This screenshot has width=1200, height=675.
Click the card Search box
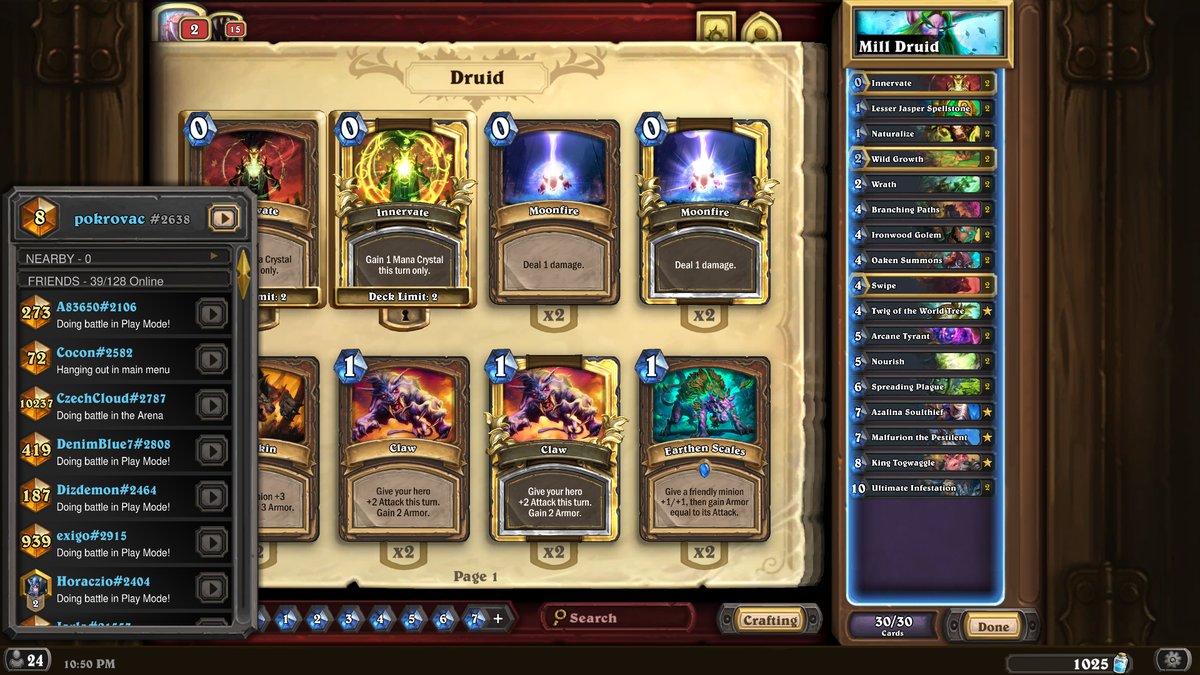click(x=620, y=618)
